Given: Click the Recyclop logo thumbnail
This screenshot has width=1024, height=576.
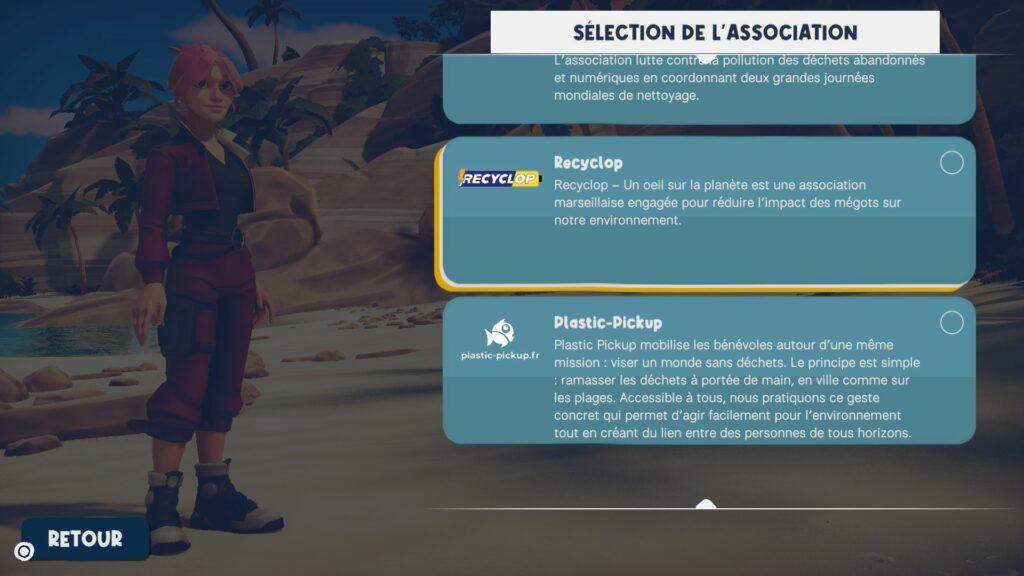Looking at the screenshot, I should [498, 178].
